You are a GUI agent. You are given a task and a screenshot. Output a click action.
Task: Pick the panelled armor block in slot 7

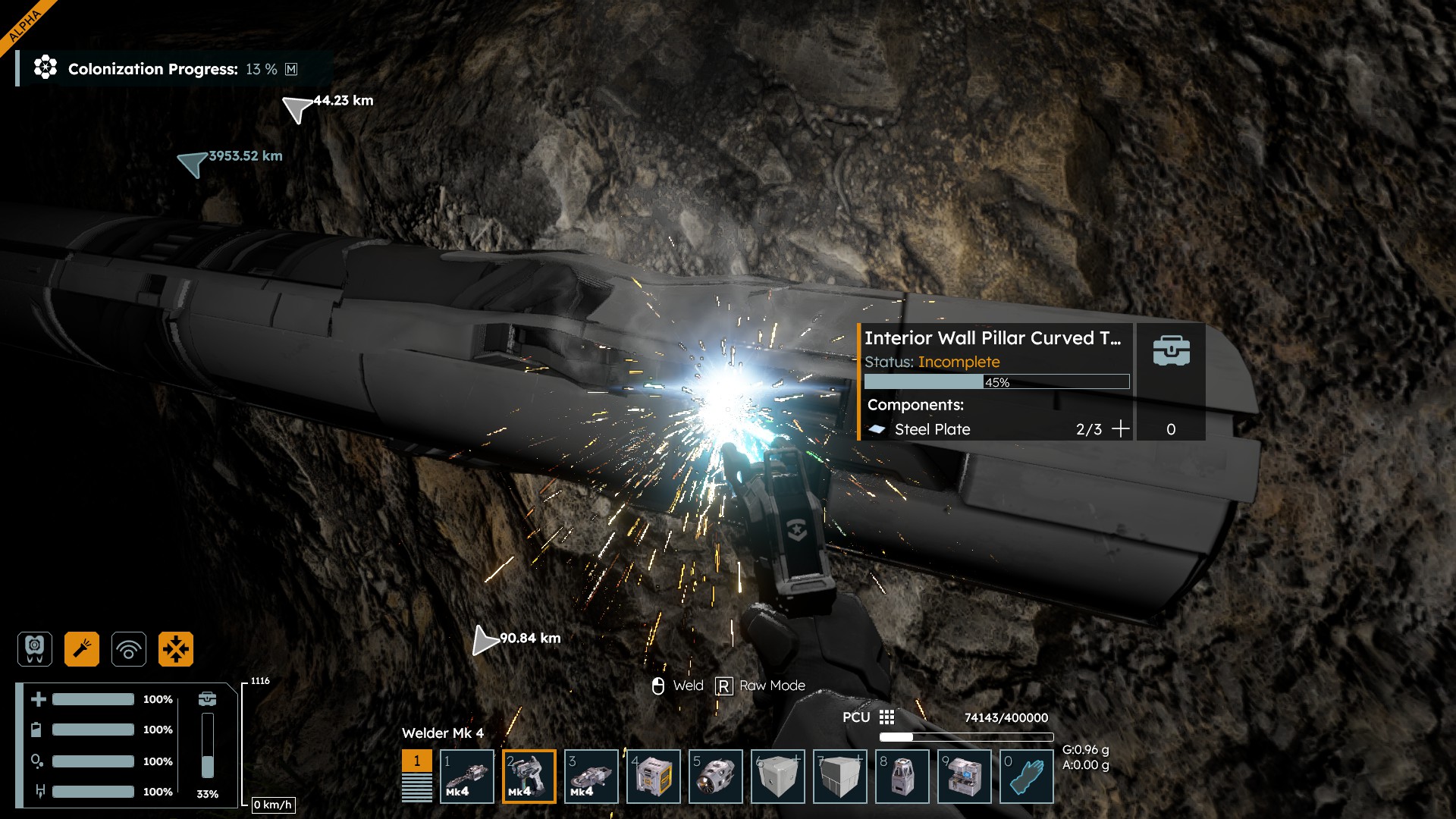[x=840, y=777]
